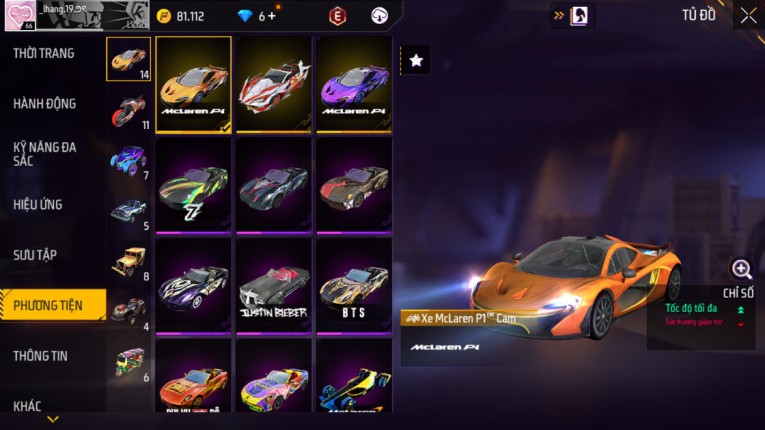The width and height of the screenshot is (765, 430).
Task: Open the player profile avatar
Action: pyautogui.click(x=18, y=16)
